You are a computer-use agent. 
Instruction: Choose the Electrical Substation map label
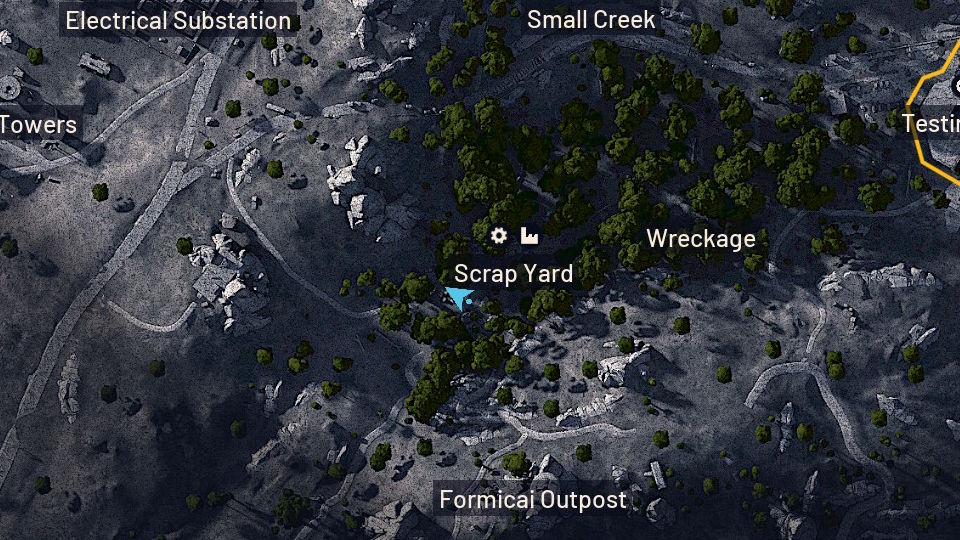[x=178, y=20]
